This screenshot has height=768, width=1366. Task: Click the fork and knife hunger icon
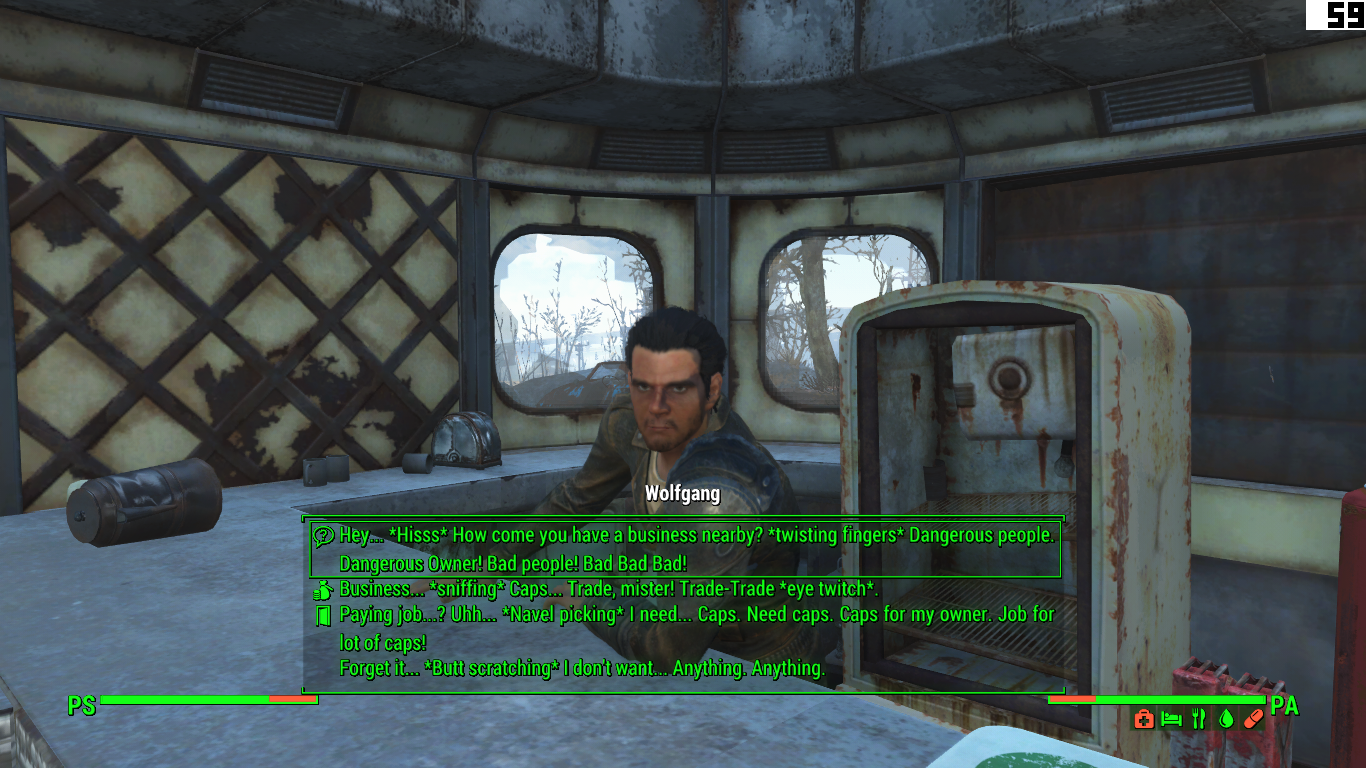(x=1198, y=718)
